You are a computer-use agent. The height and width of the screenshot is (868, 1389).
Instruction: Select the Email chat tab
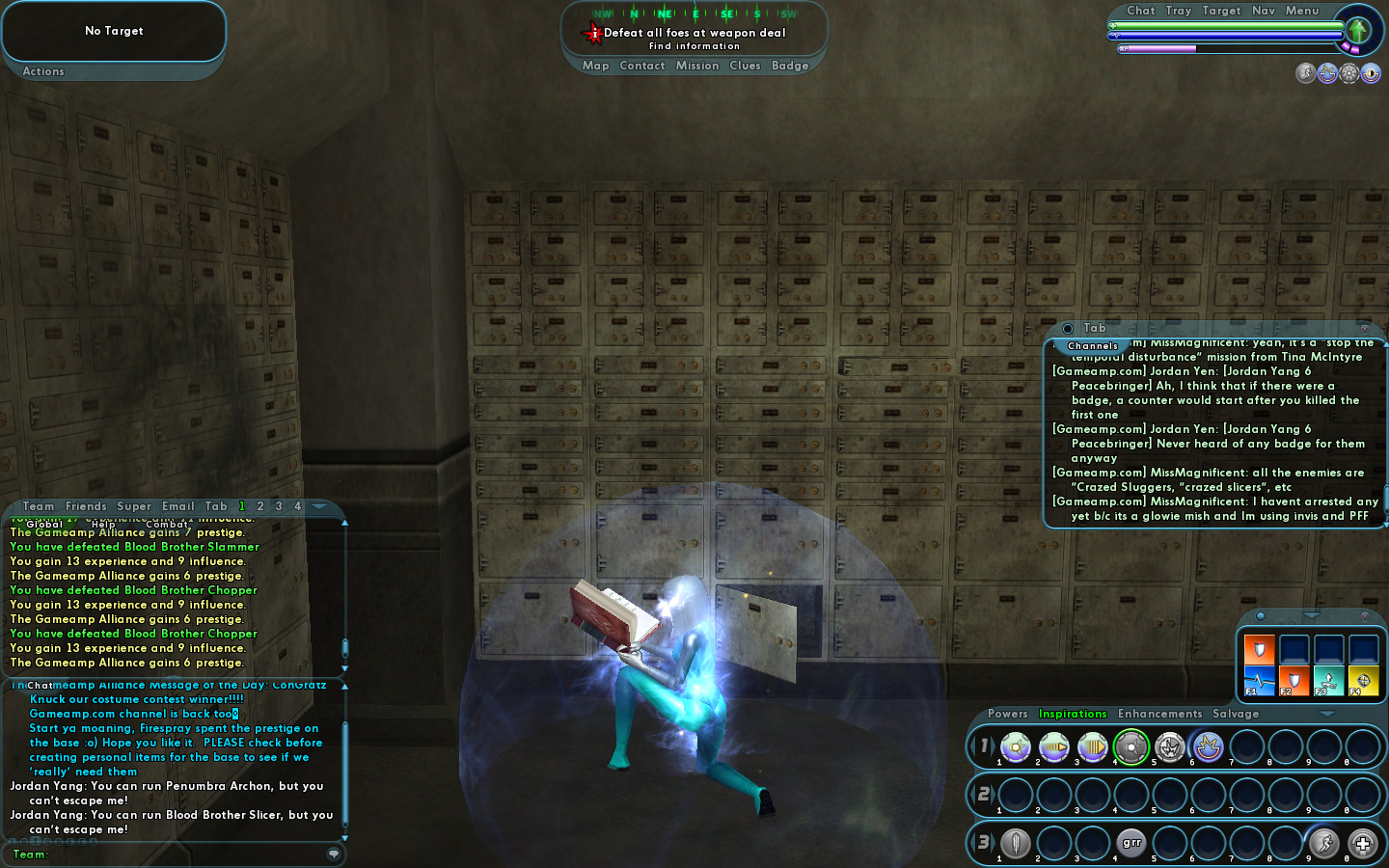coord(177,506)
